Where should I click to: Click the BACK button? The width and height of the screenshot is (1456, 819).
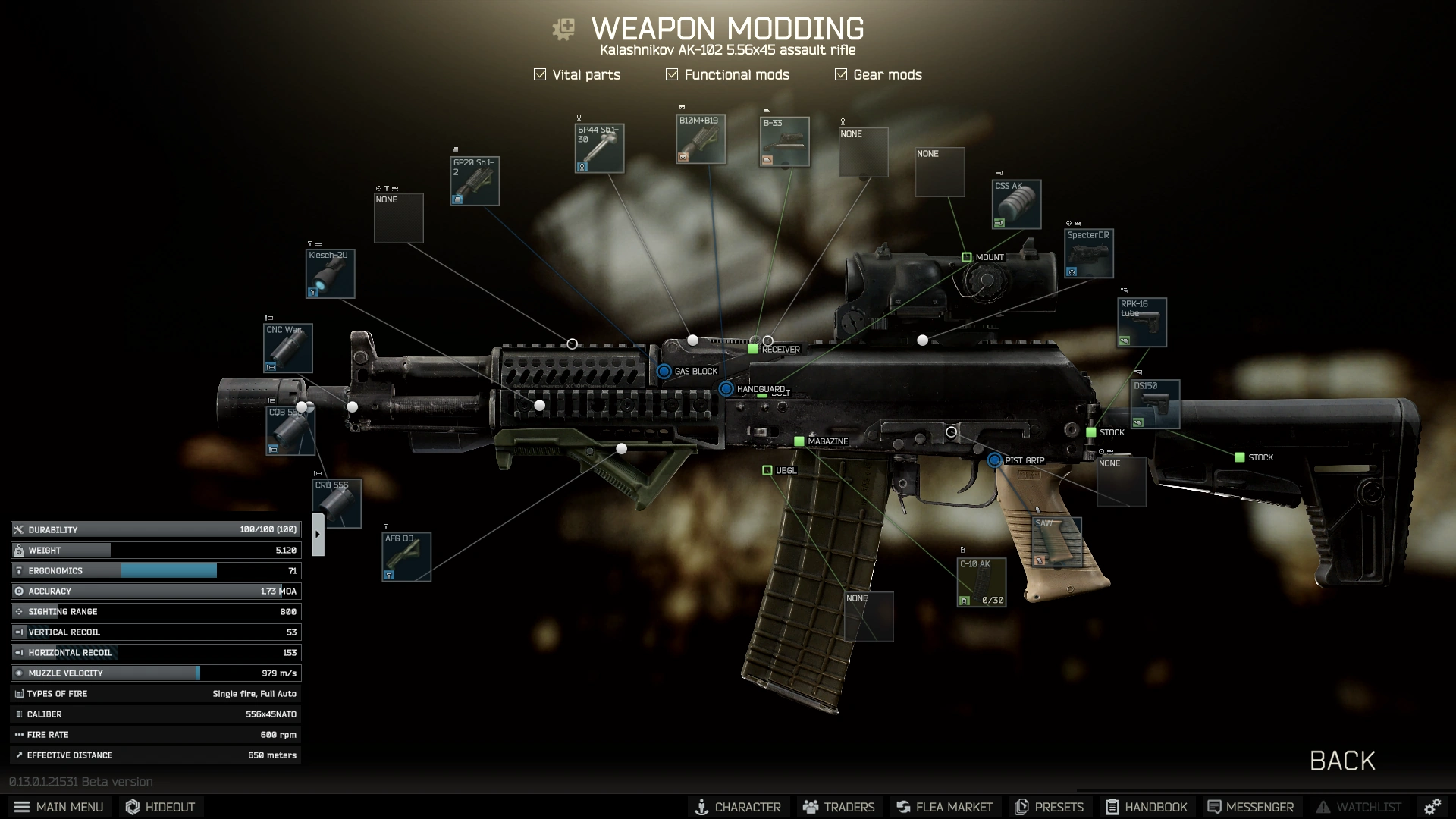[x=1342, y=761]
